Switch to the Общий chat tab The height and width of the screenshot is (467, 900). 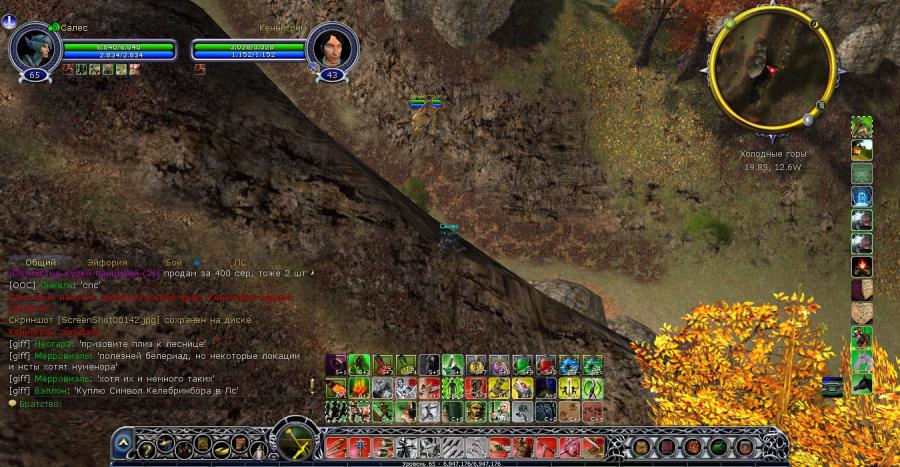pyautogui.click(x=40, y=262)
